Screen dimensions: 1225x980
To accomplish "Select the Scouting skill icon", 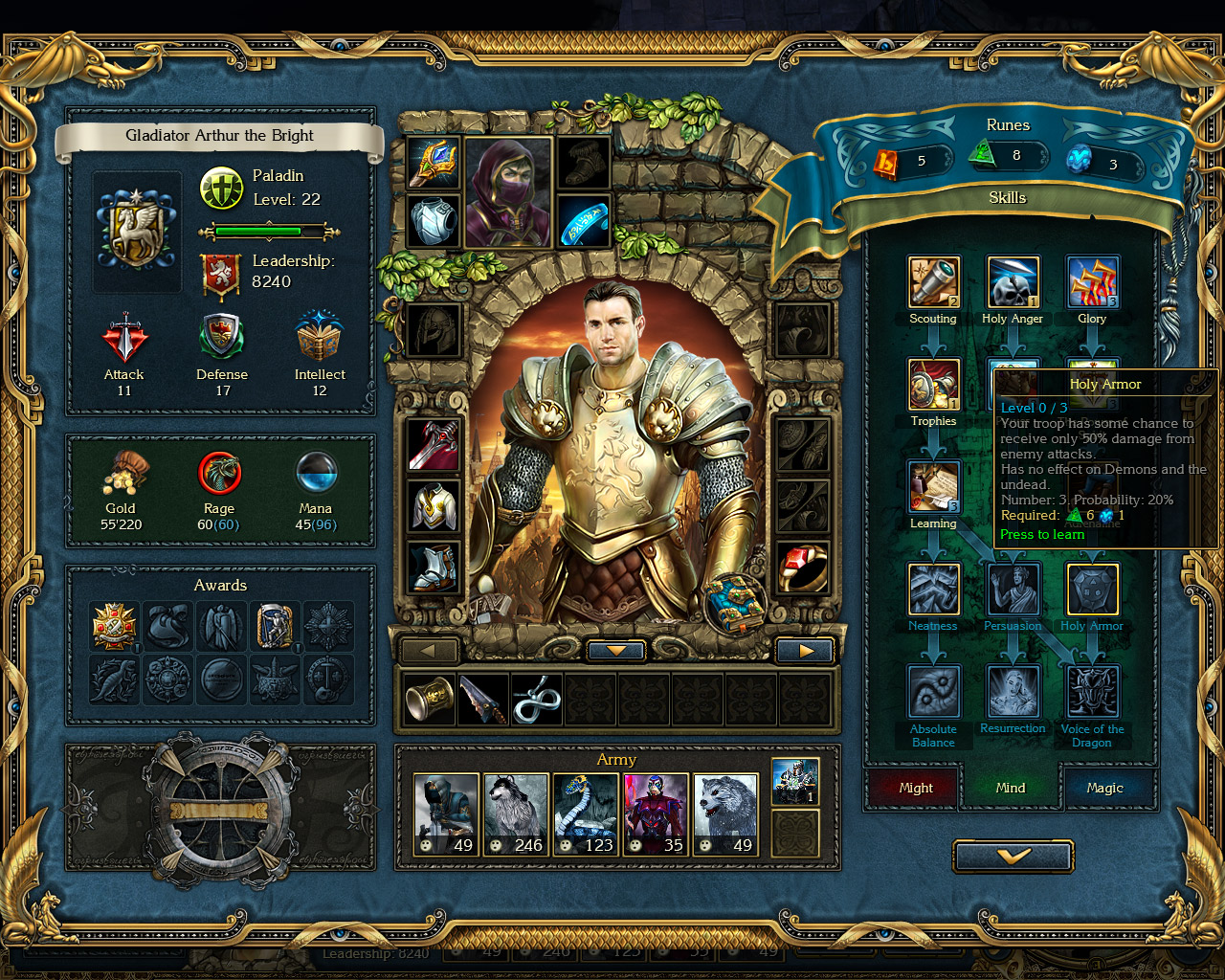I will point(933,280).
